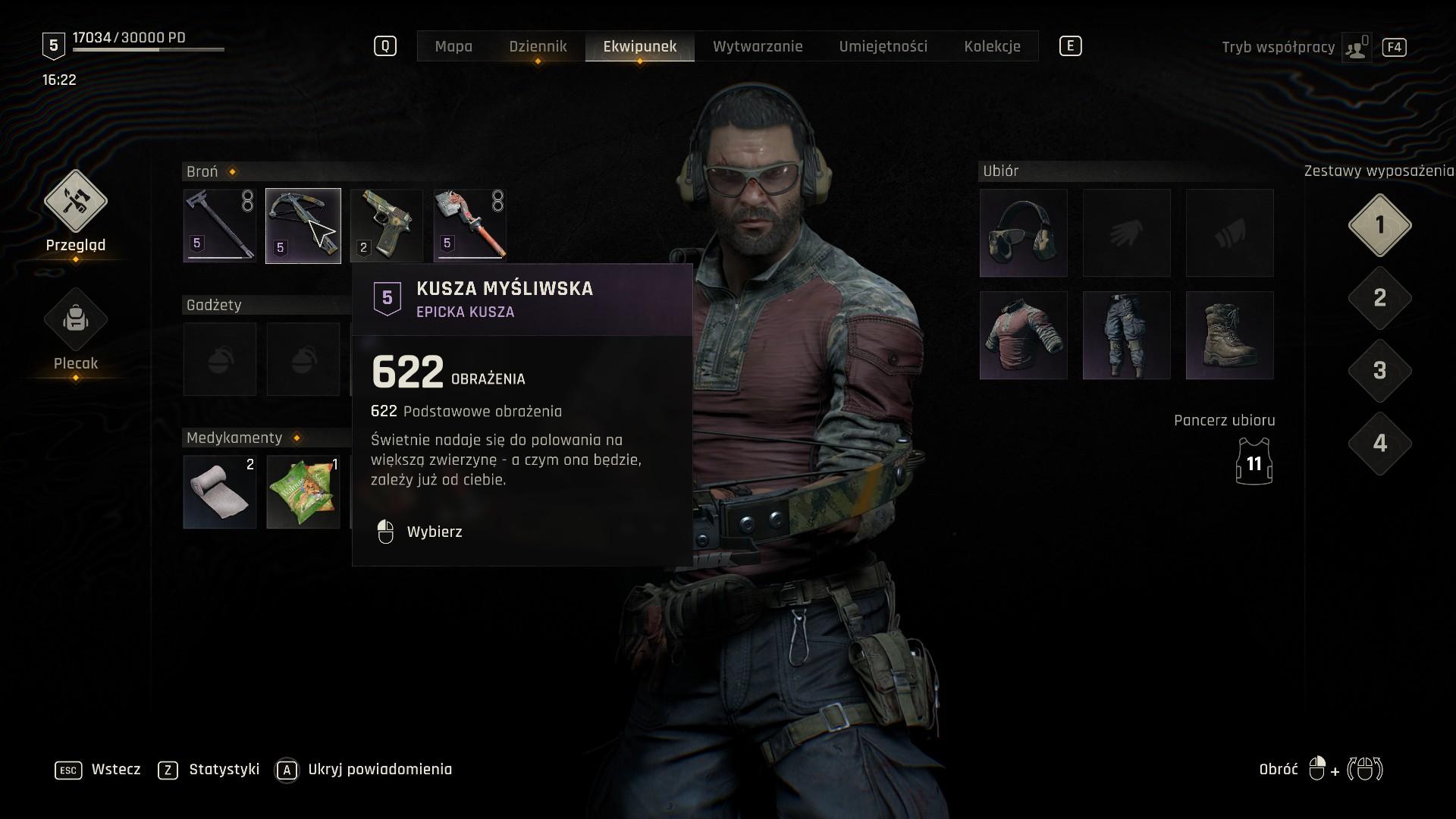The height and width of the screenshot is (819, 1456).
Task: Select the hammer weapon slot
Action: [x=220, y=225]
